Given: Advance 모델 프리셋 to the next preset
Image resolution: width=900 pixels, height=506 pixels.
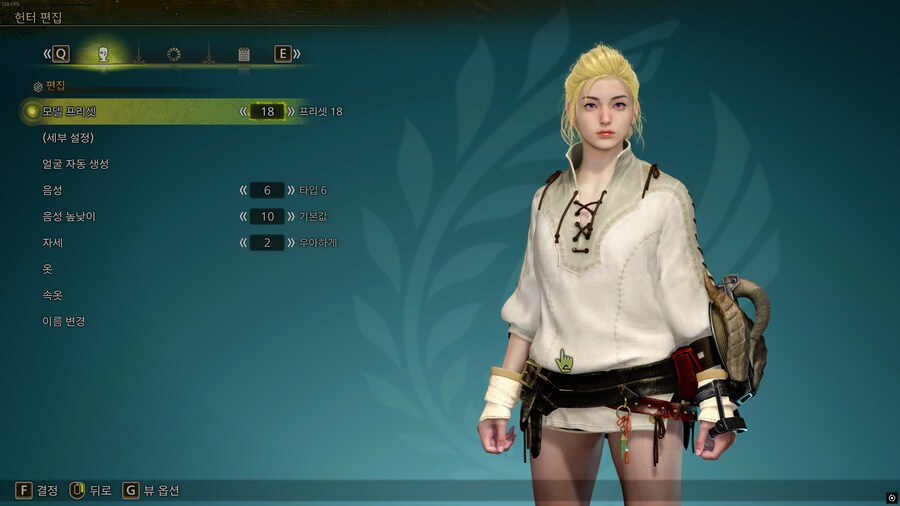Looking at the screenshot, I should click(x=291, y=111).
